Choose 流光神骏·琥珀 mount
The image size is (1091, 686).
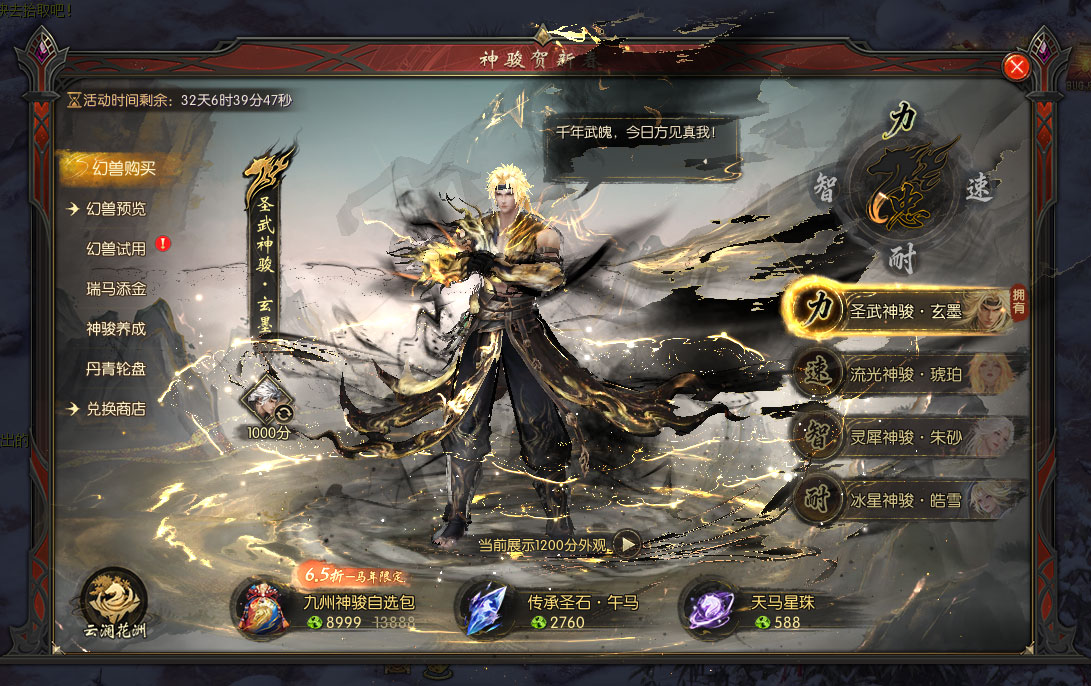point(905,374)
